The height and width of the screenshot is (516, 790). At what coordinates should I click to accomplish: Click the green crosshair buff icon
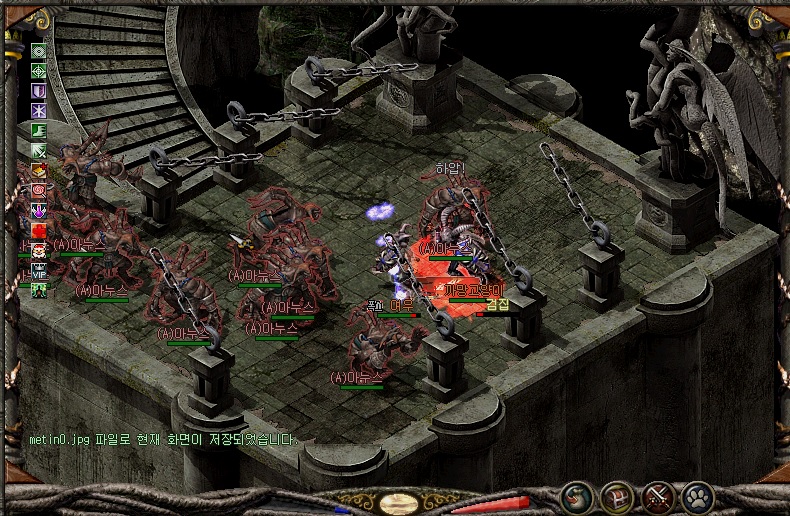tap(39, 70)
